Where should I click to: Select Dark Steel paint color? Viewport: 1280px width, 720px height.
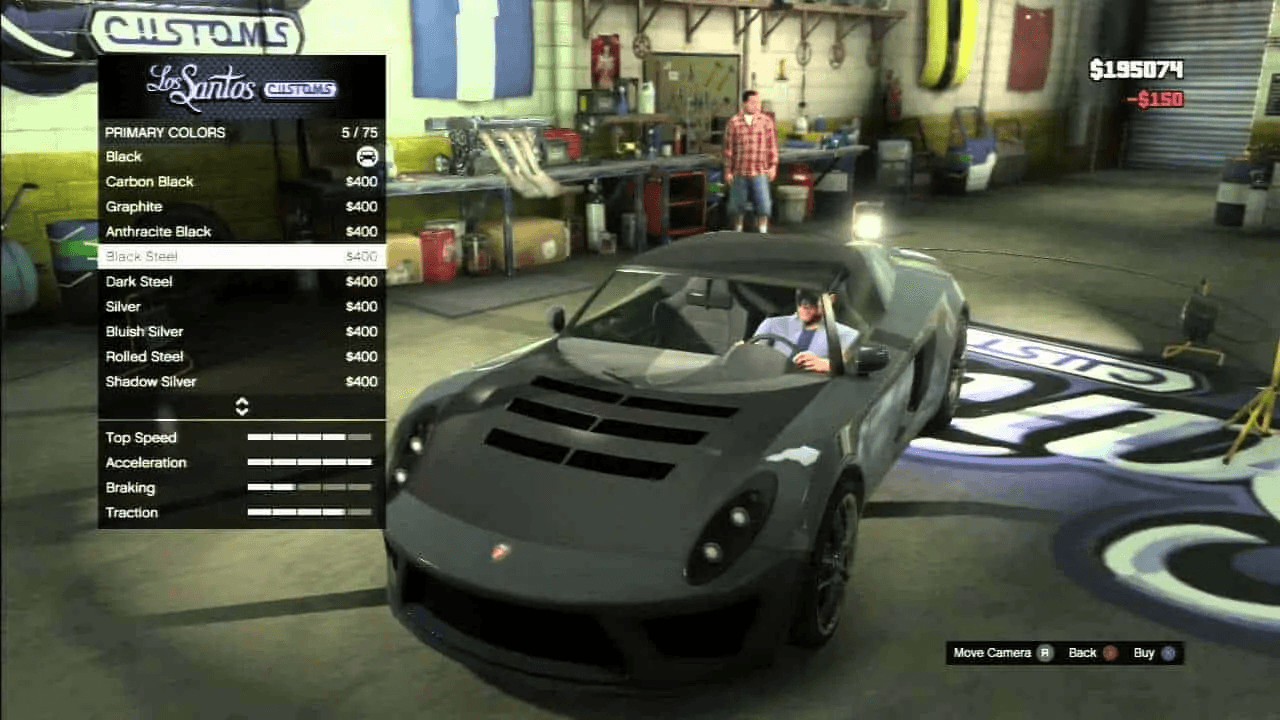(x=241, y=282)
